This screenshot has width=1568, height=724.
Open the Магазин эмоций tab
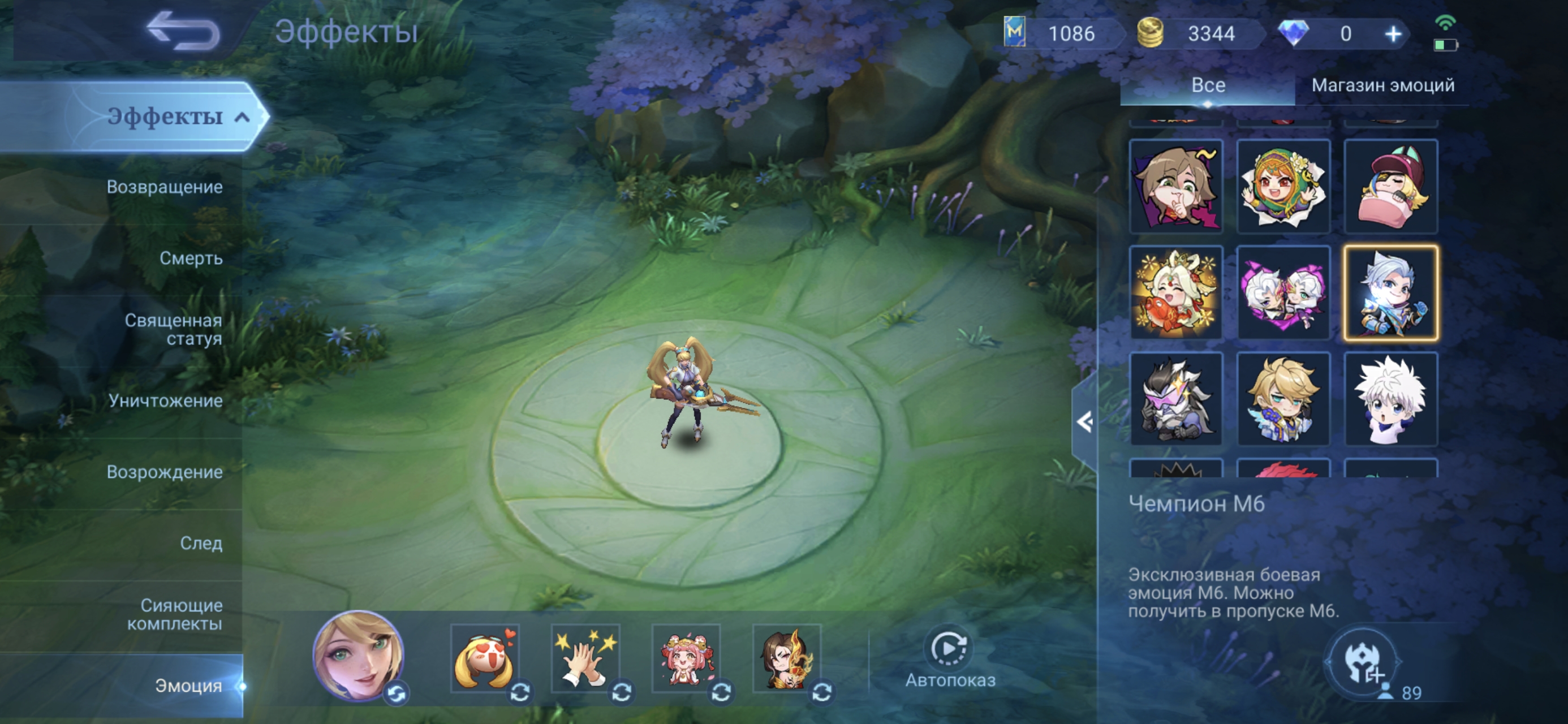click(1382, 85)
